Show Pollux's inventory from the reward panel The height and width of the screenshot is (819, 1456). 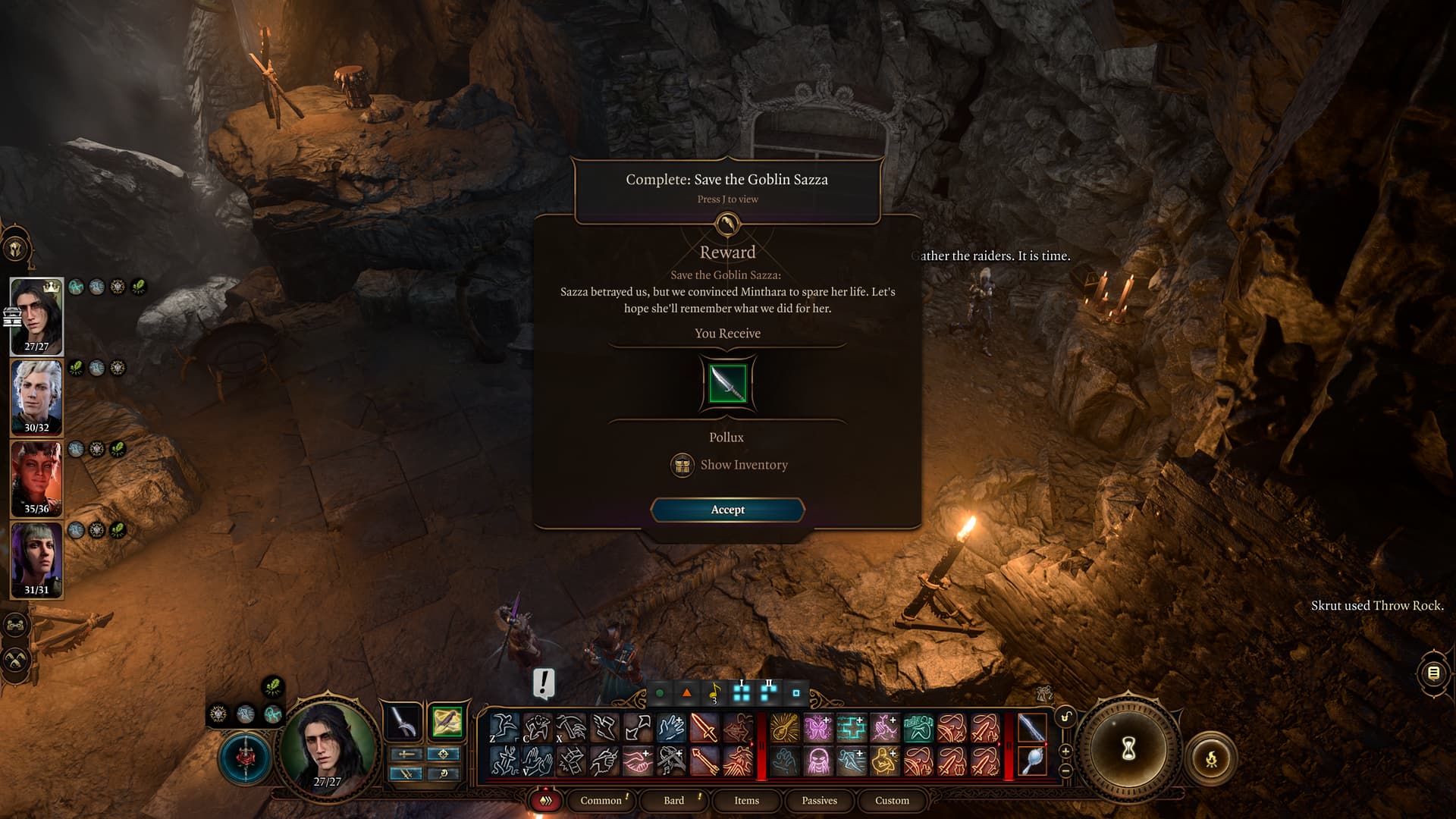[730, 465]
